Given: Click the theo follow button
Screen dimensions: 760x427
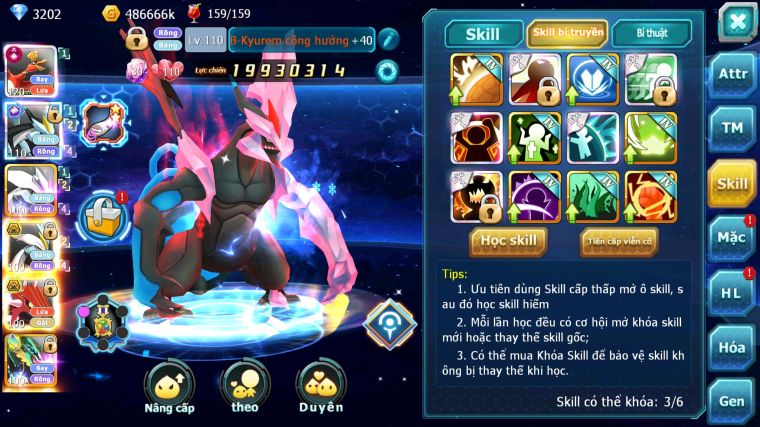Looking at the screenshot, I should click(x=244, y=387).
